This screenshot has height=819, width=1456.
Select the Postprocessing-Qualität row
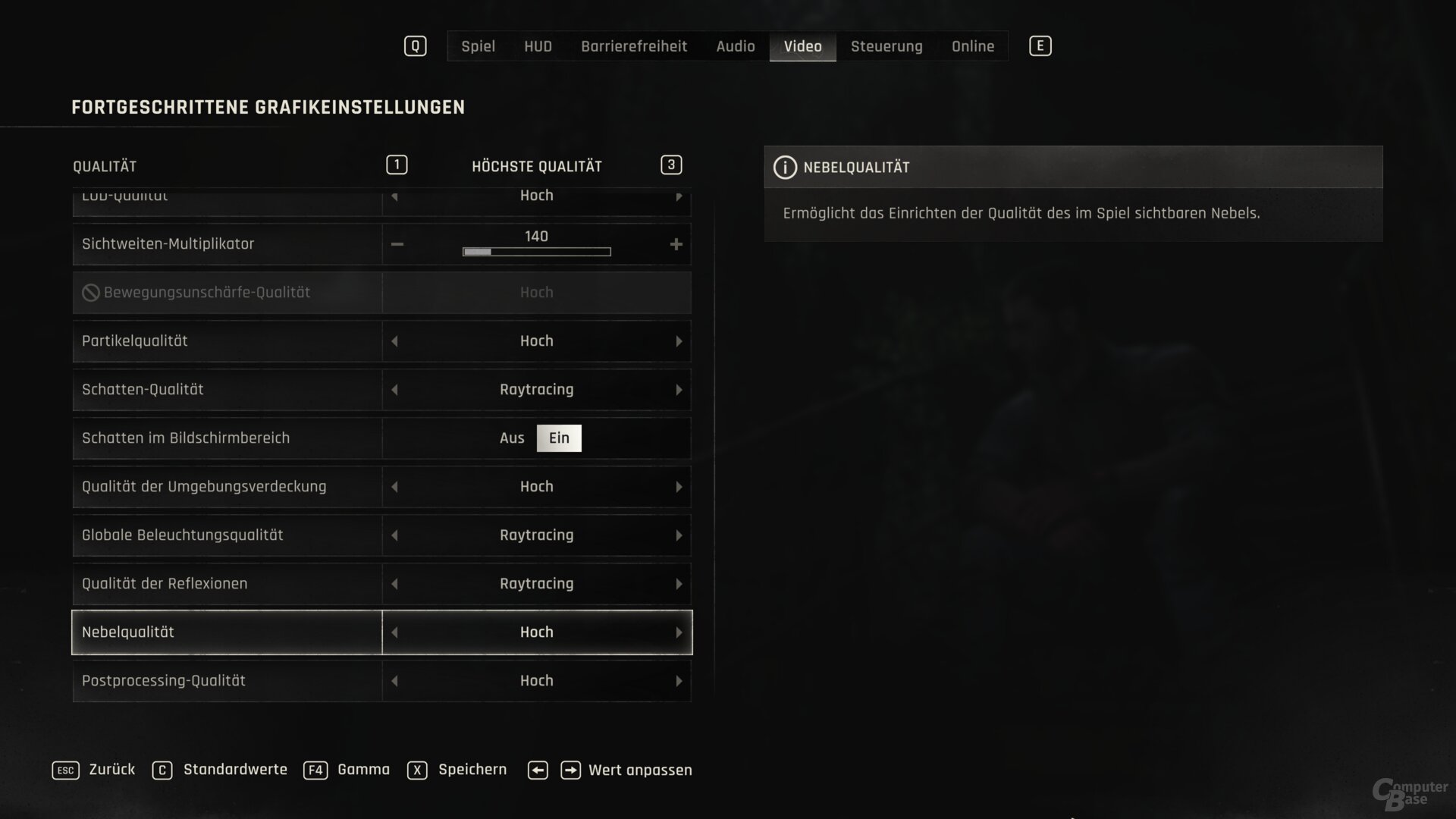(227, 681)
